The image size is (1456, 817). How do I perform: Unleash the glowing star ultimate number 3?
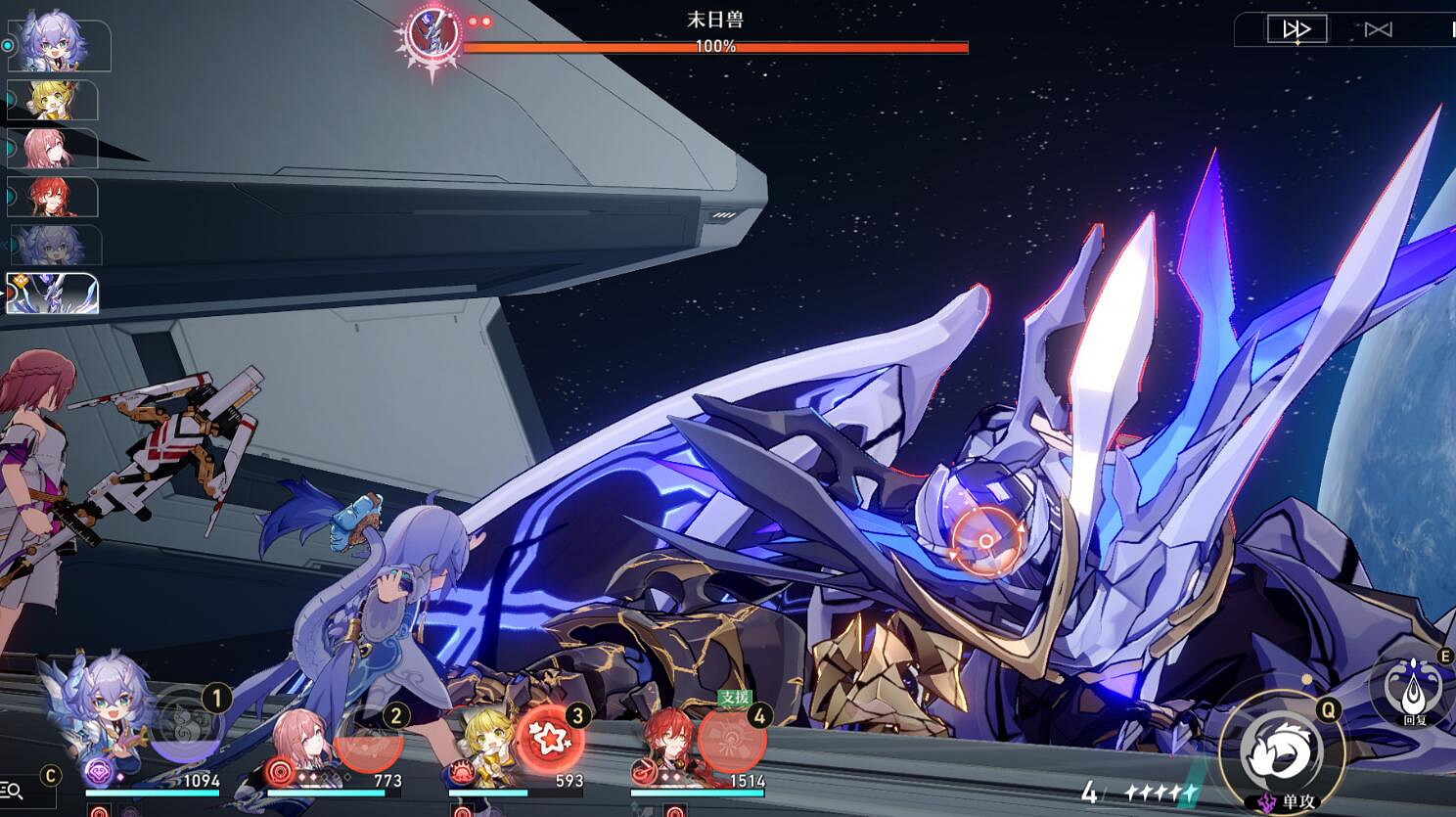coord(549,738)
